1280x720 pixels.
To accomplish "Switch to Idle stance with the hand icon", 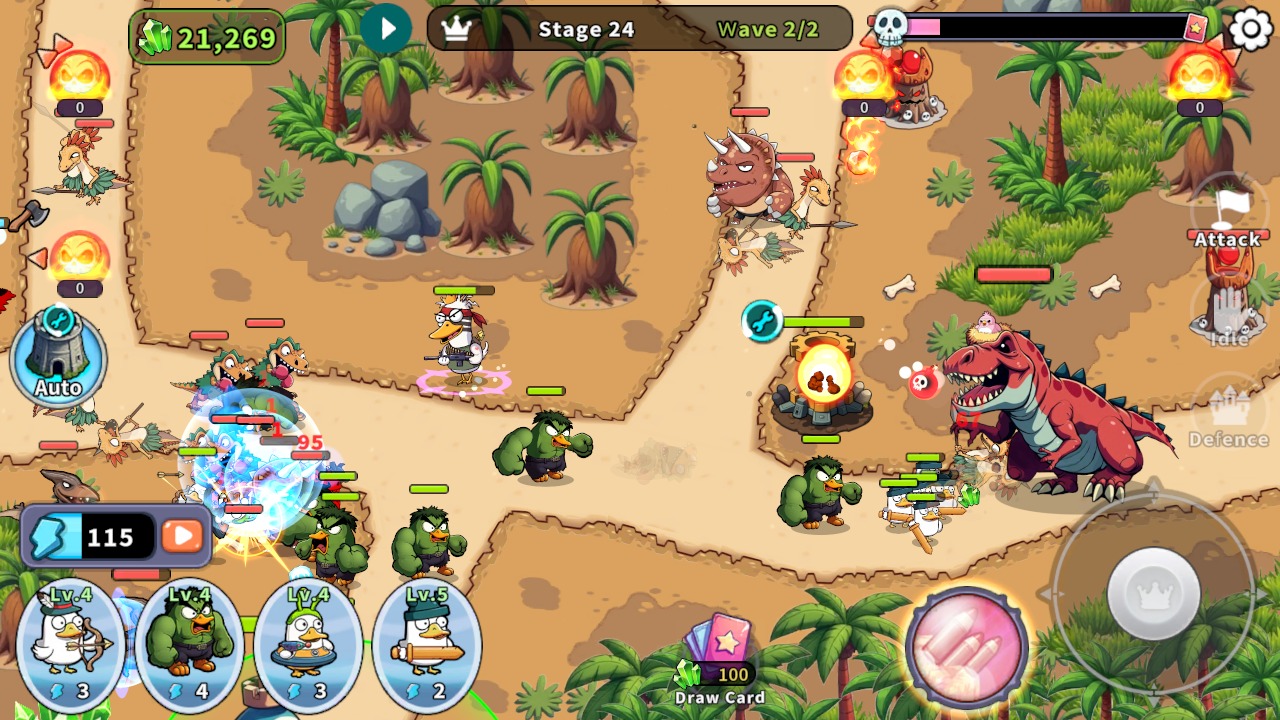I will pyautogui.click(x=1227, y=310).
